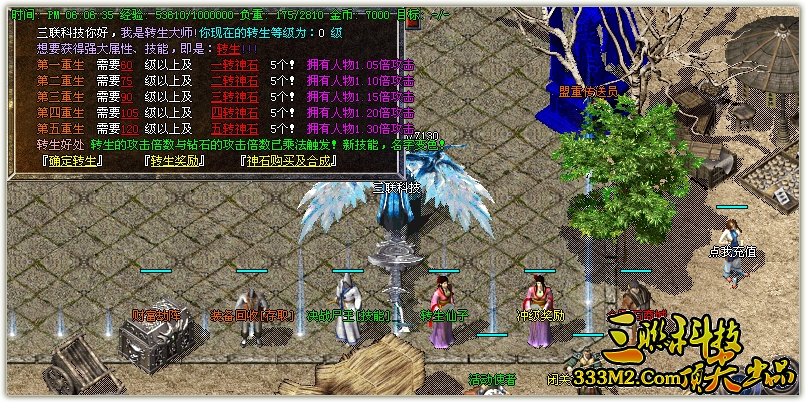Image resolution: width=806 pixels, height=402 pixels.
Task: Choose 神石购买及合成 stone purchase option
Action: point(289,160)
